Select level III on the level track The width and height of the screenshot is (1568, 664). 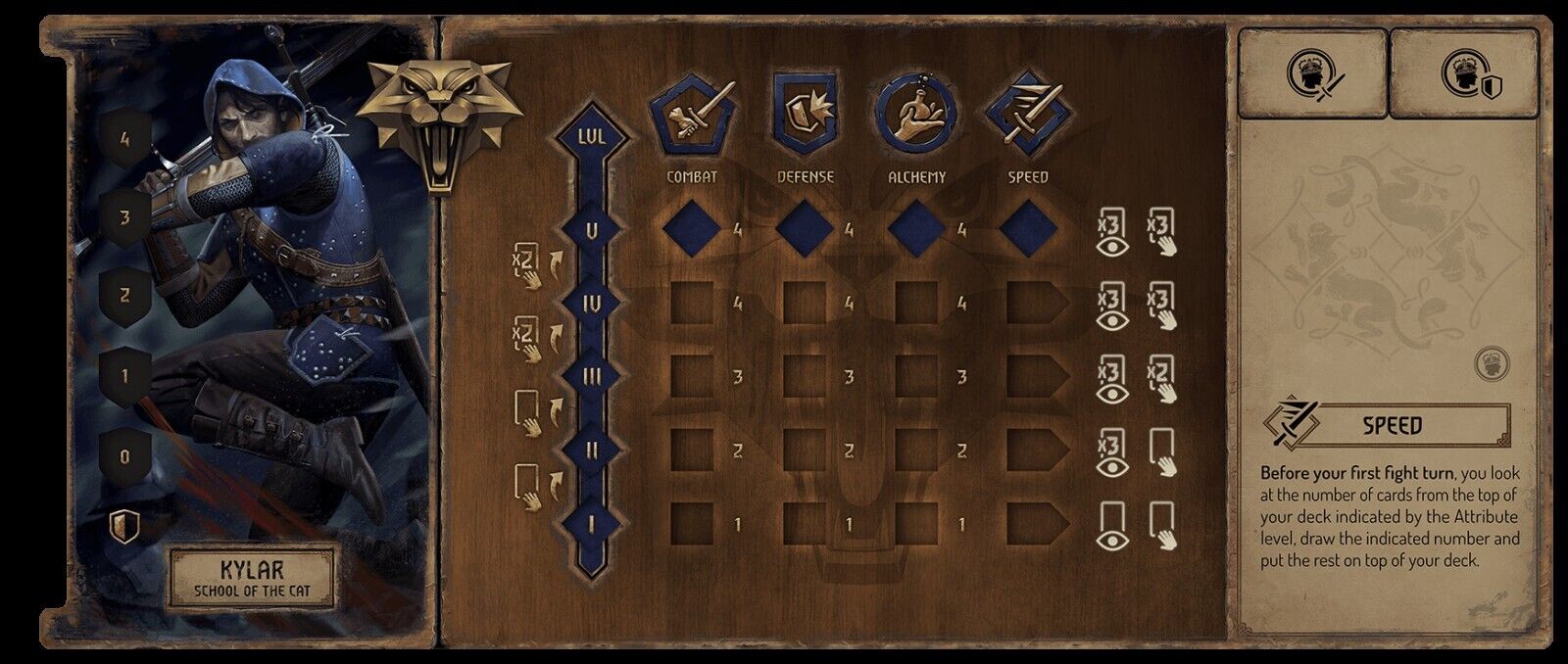(592, 378)
